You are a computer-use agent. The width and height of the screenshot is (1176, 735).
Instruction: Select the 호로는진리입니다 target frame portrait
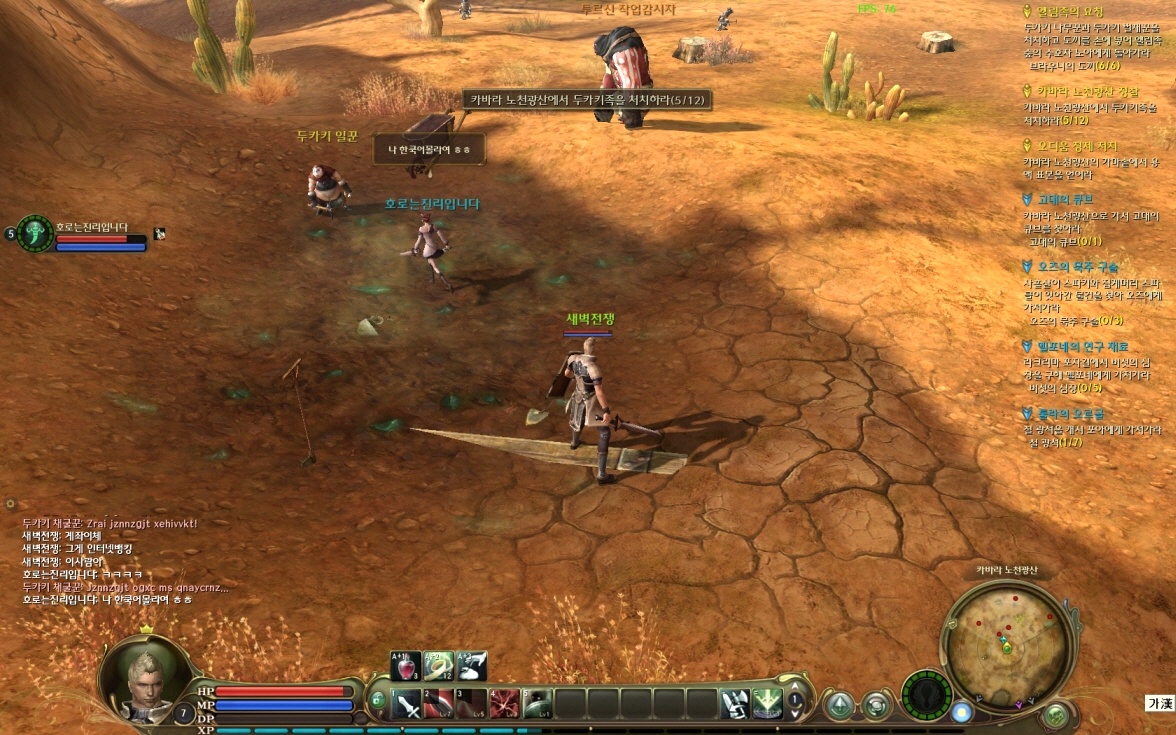coord(35,234)
